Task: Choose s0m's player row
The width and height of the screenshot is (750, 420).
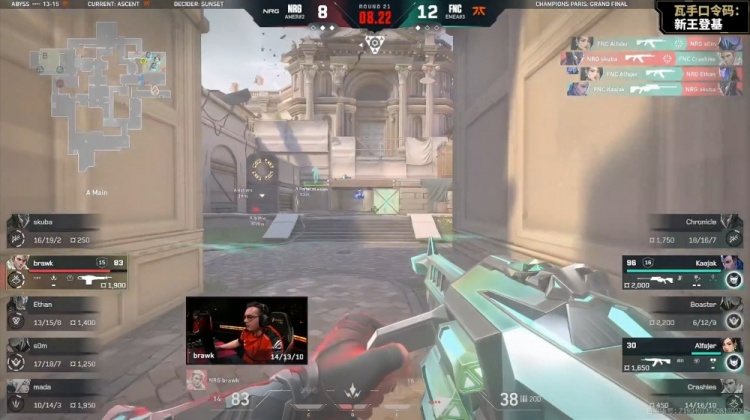Action: tap(55, 353)
